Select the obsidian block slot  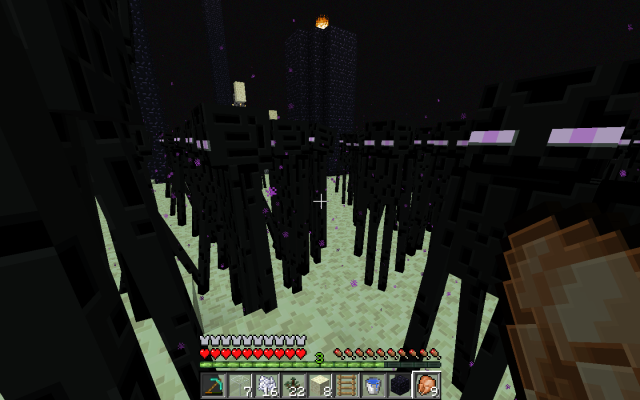400,385
